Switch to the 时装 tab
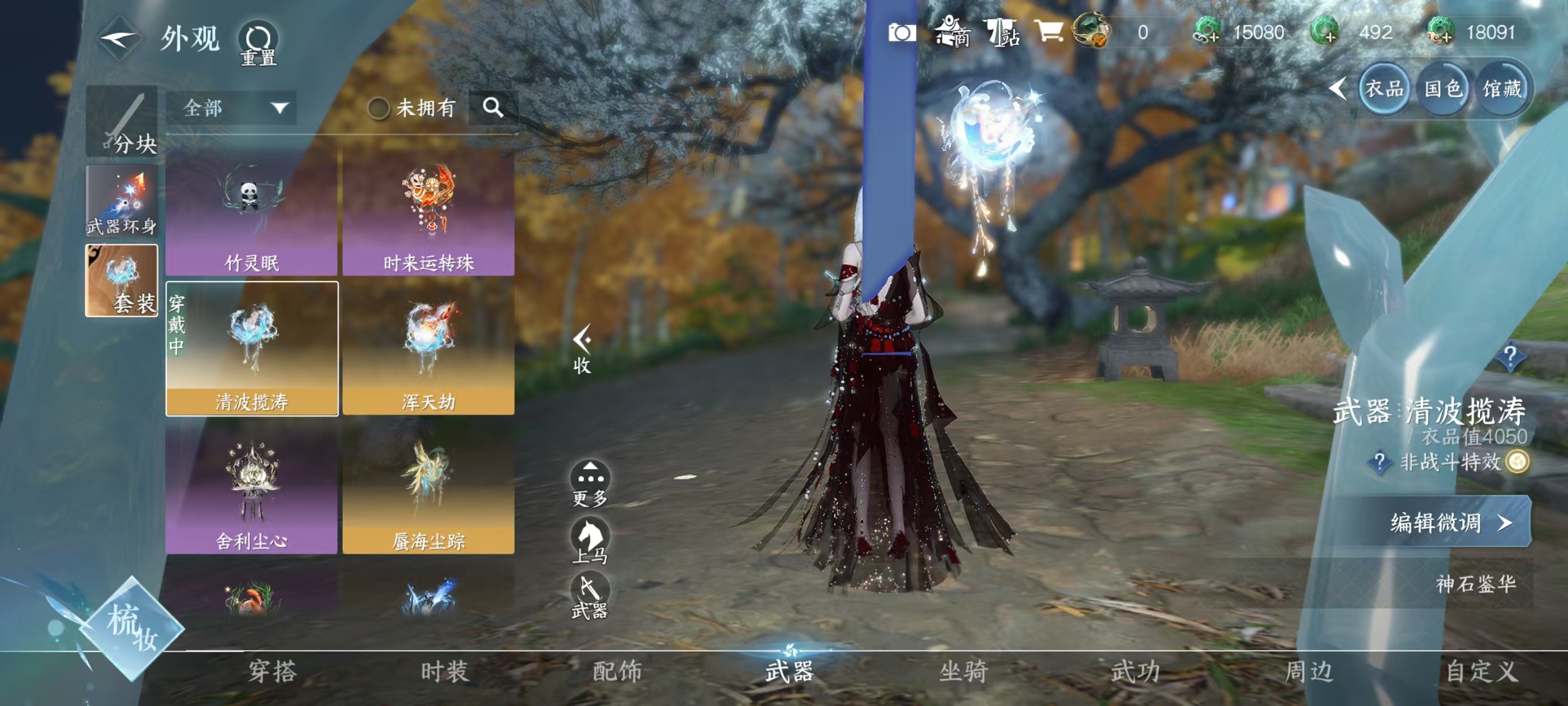The width and height of the screenshot is (1568, 706). pyautogui.click(x=444, y=671)
